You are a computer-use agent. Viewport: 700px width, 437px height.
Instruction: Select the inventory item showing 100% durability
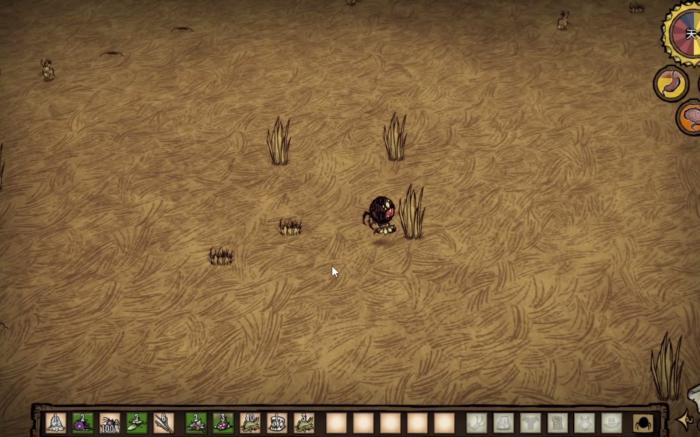[110, 422]
